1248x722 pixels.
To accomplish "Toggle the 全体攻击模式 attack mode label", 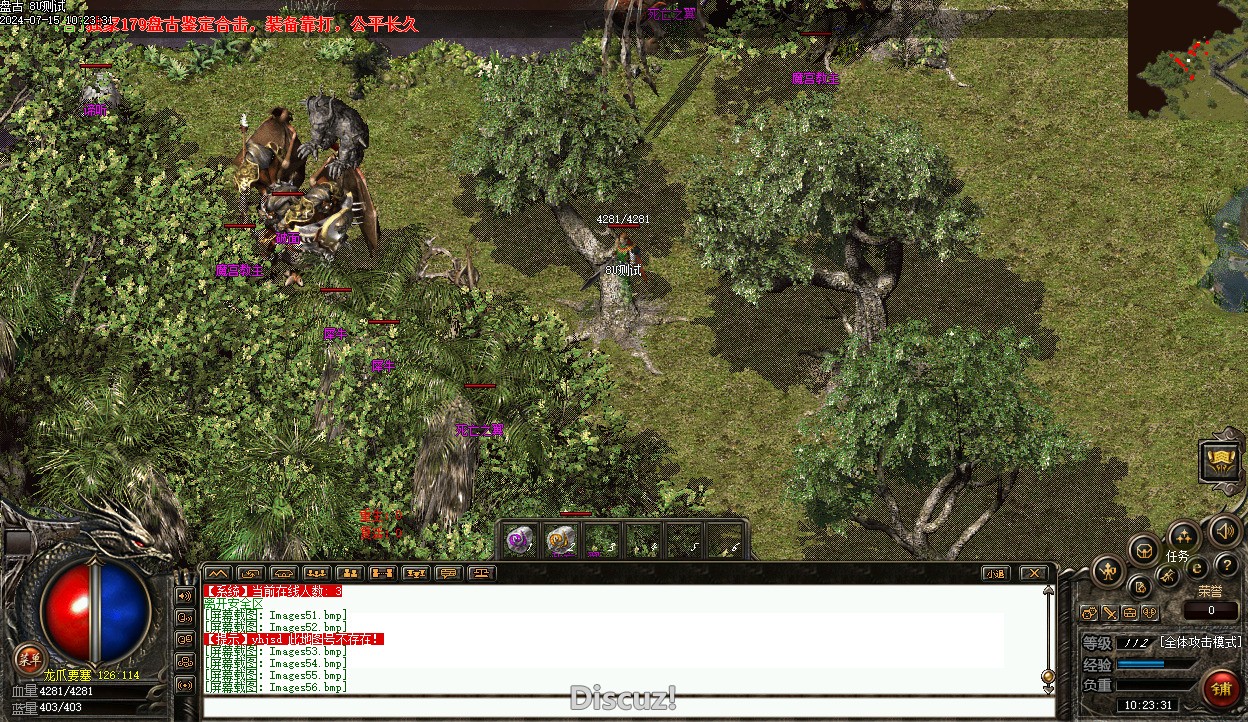I will click(x=1200, y=642).
